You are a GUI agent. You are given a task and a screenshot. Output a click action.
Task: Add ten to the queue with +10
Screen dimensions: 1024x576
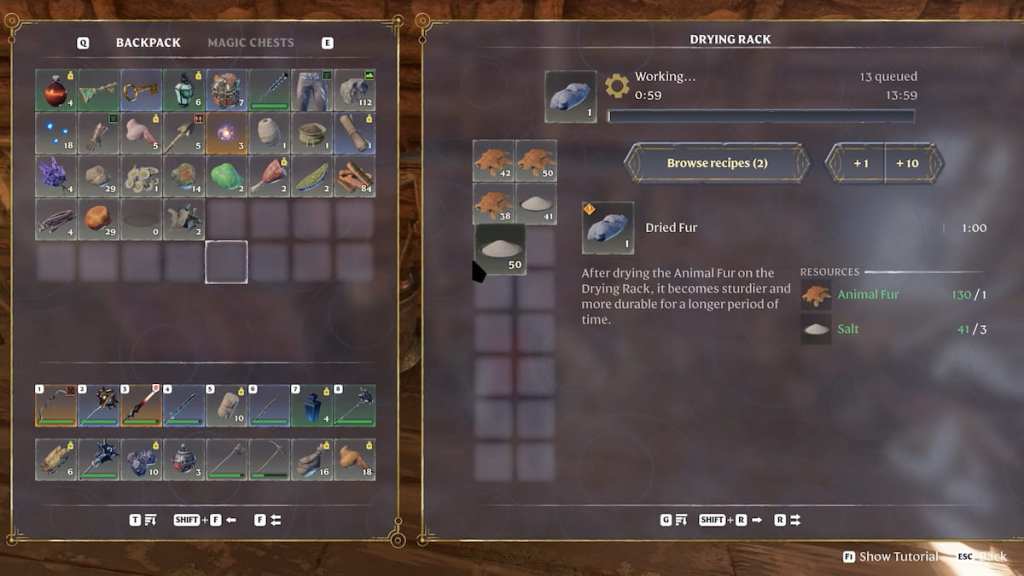(907, 163)
